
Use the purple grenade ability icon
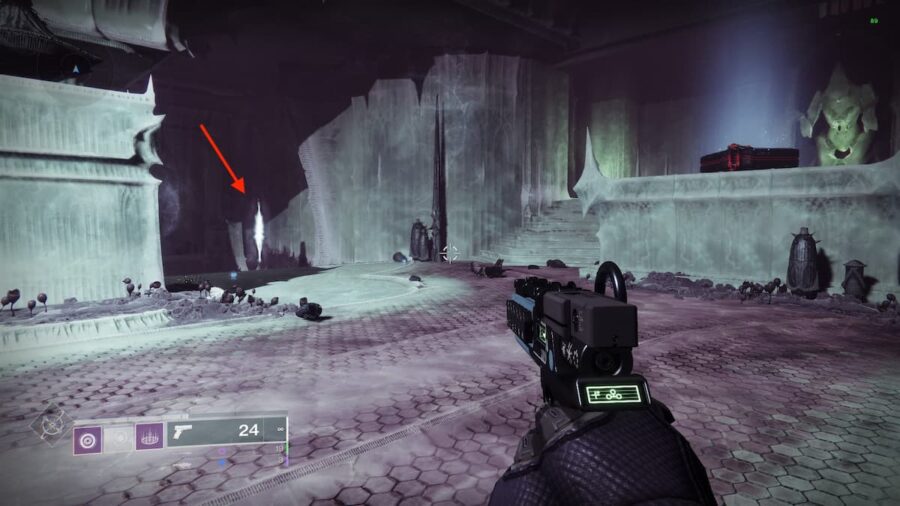click(86, 437)
